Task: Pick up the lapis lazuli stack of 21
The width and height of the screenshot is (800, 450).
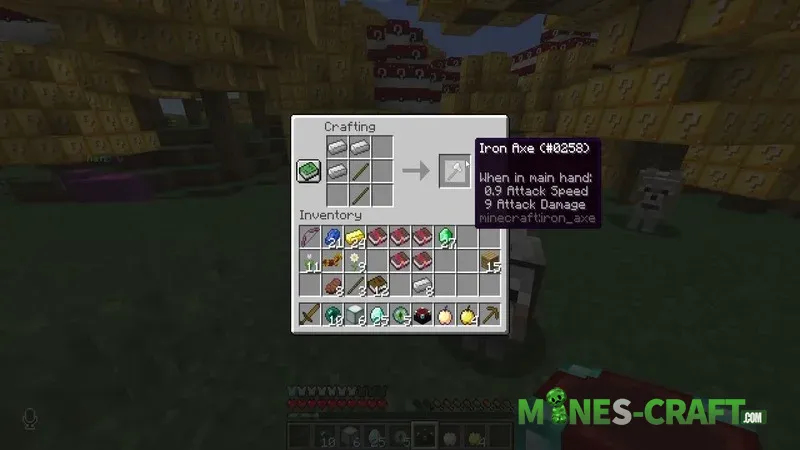Action: 332,237
